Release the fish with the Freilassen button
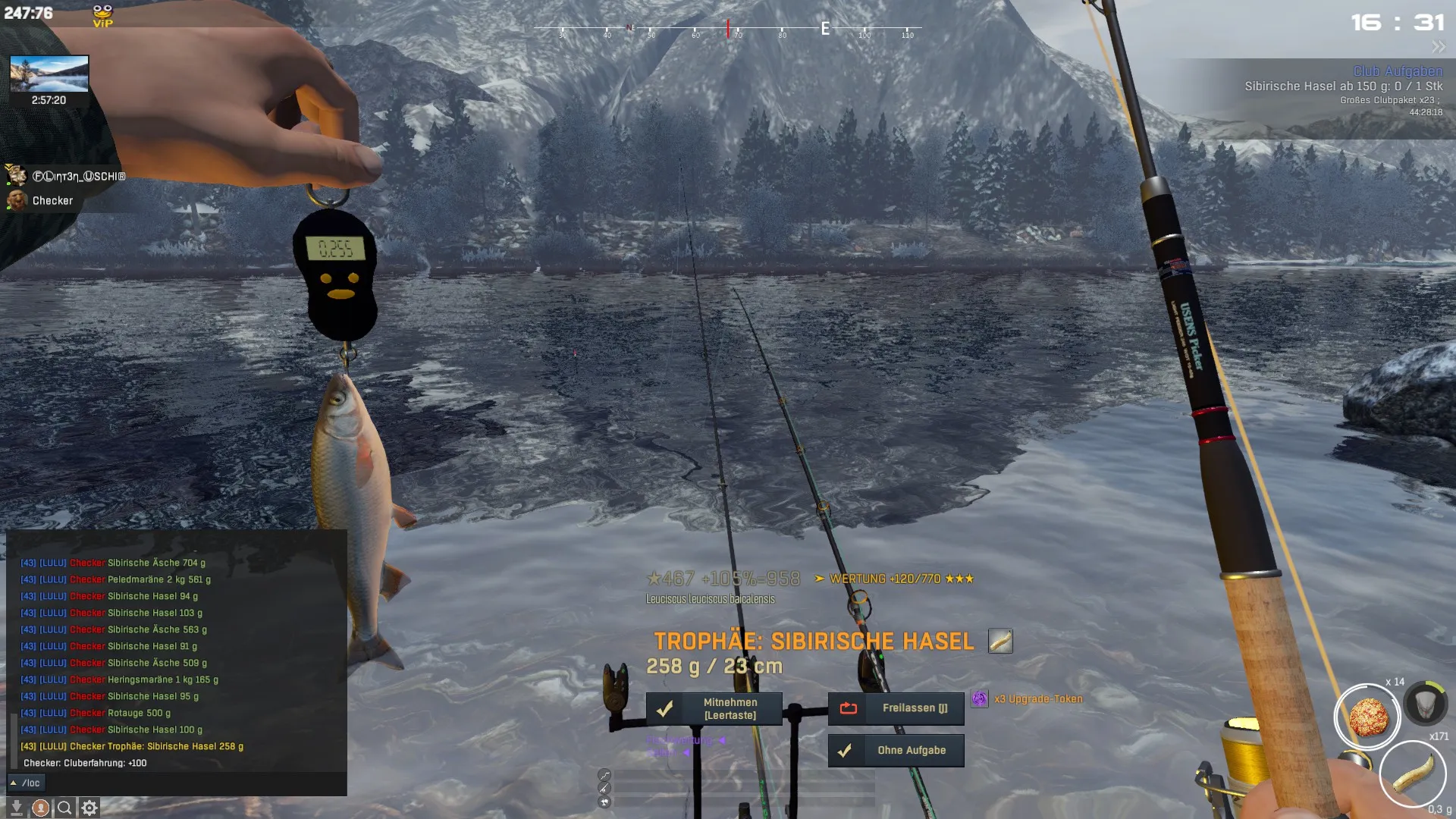1456x819 pixels. [x=896, y=708]
